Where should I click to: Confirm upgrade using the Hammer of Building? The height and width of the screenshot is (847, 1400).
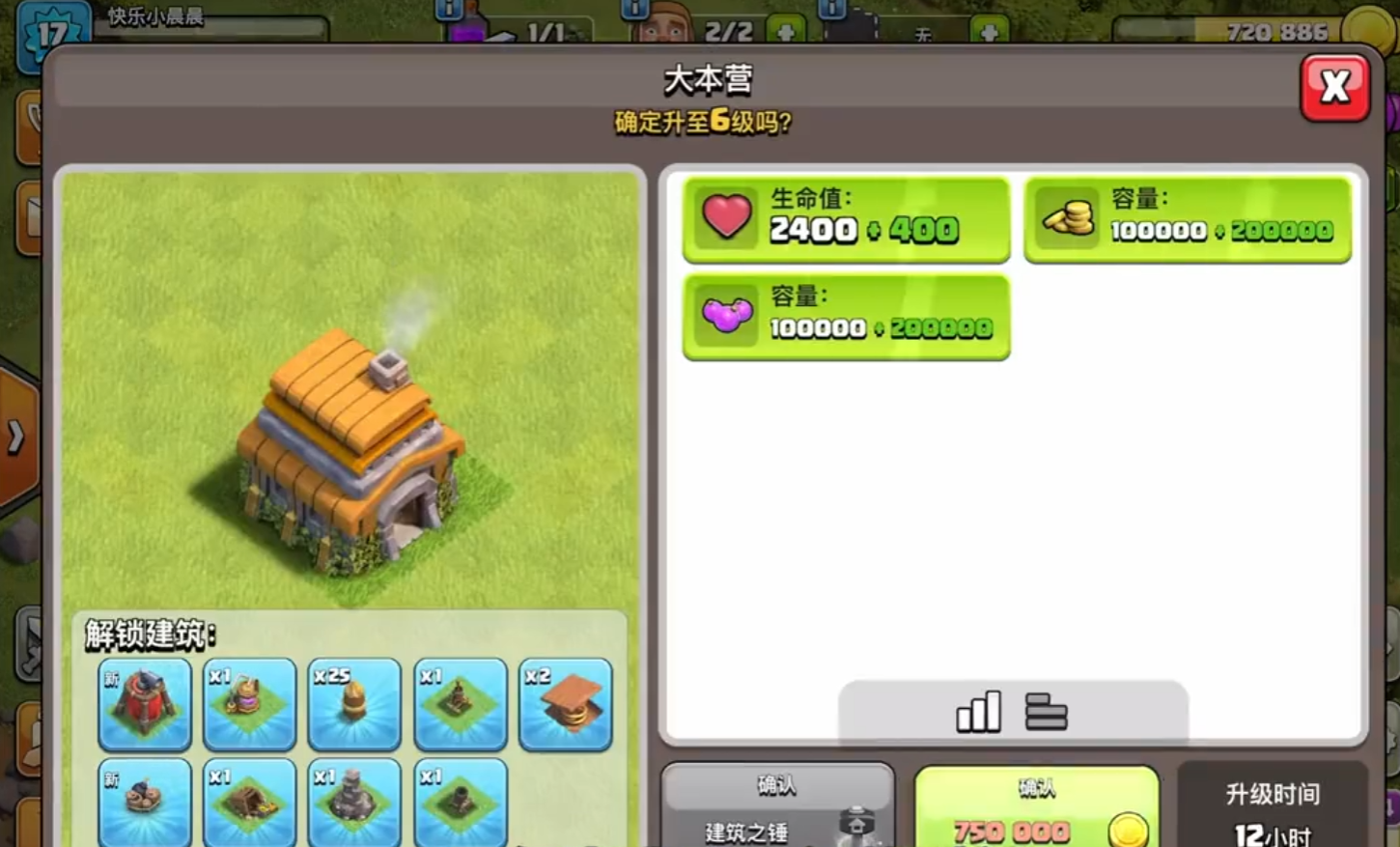coord(777,809)
